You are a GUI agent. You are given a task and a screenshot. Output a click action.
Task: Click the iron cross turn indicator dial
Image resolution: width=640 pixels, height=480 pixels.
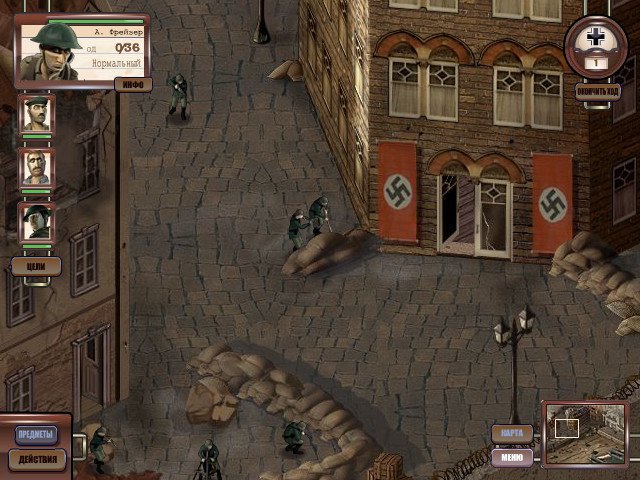[x=596, y=45]
